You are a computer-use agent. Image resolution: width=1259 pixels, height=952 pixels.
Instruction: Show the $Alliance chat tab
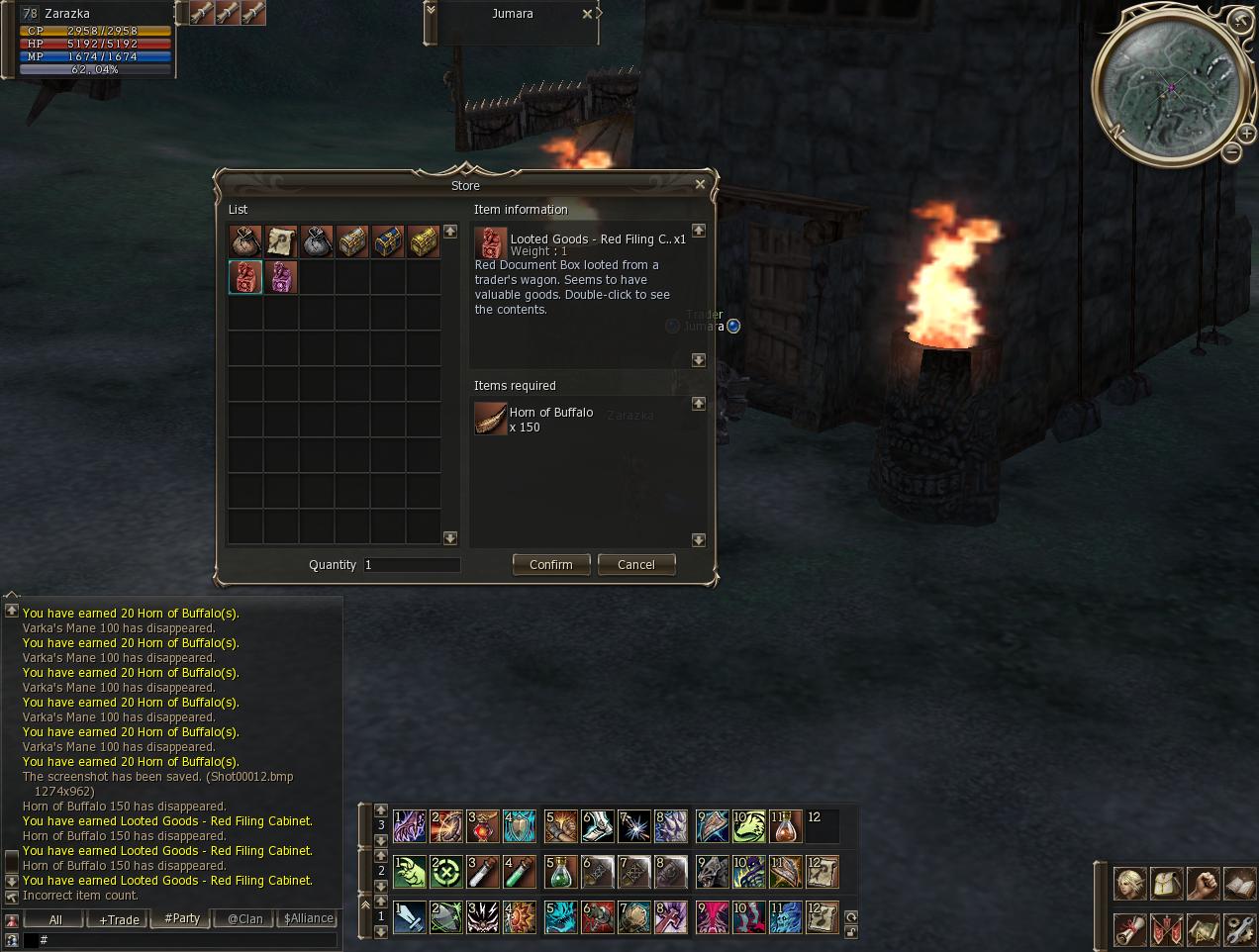click(308, 919)
